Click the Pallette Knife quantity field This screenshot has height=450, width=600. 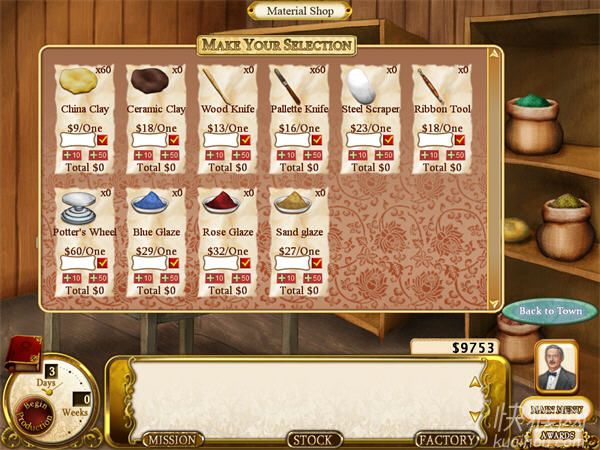[x=291, y=142]
